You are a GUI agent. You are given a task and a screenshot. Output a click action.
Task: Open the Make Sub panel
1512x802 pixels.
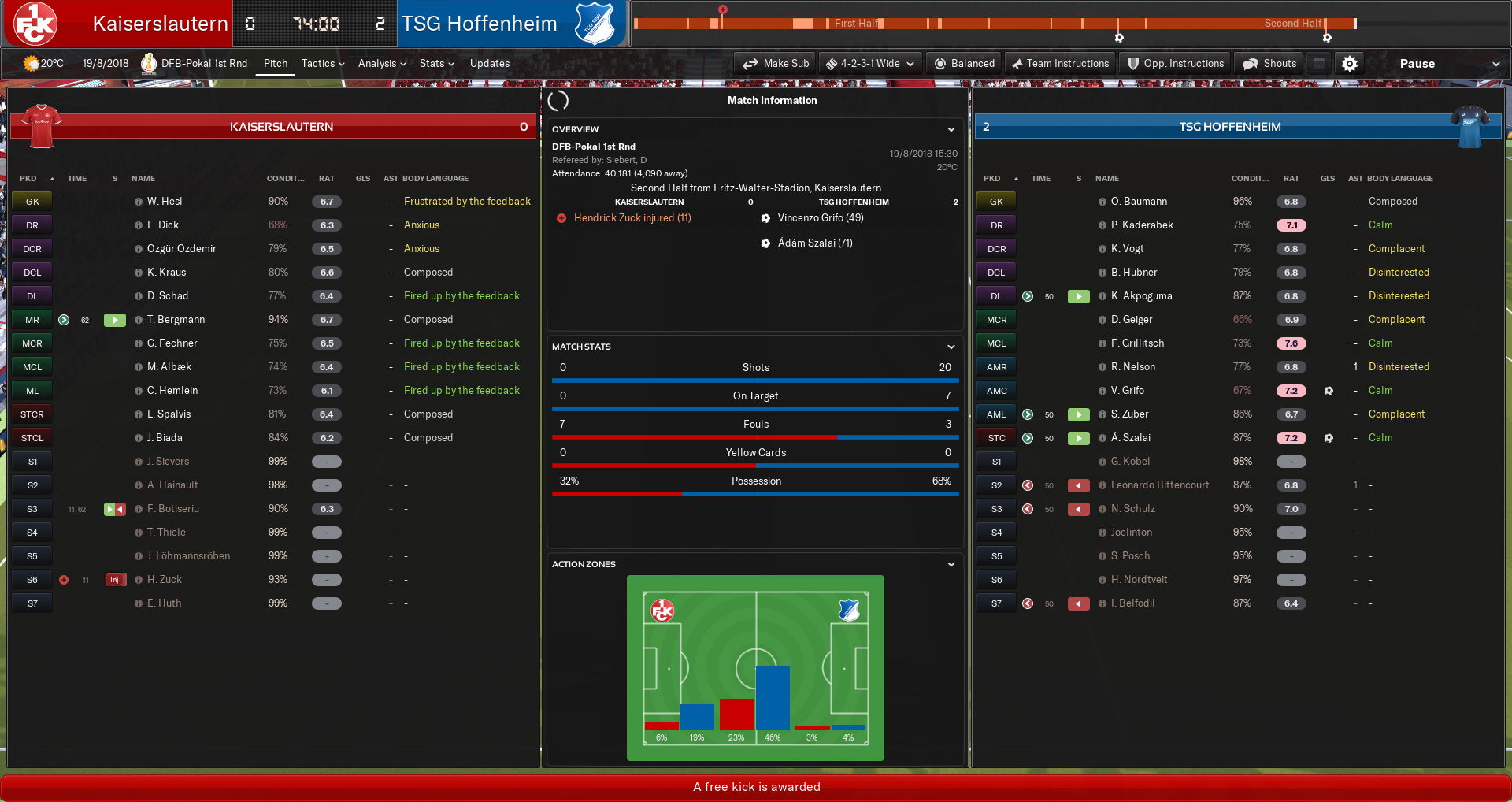tap(776, 64)
